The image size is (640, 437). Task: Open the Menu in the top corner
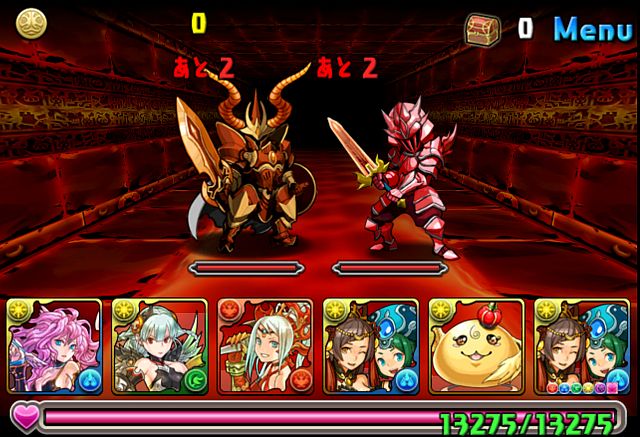[594, 28]
